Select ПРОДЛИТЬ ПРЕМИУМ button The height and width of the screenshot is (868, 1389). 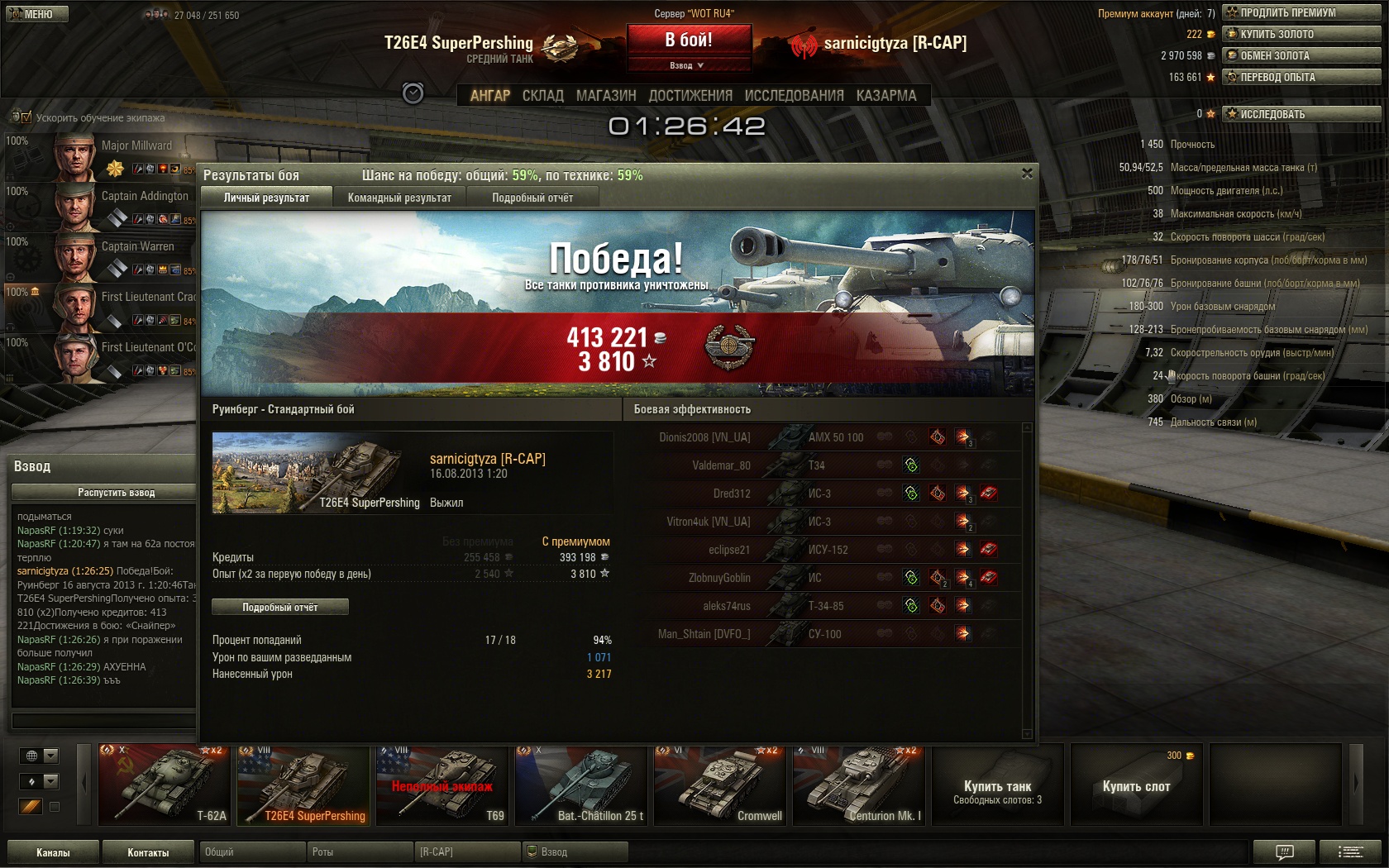pyautogui.click(x=1301, y=12)
